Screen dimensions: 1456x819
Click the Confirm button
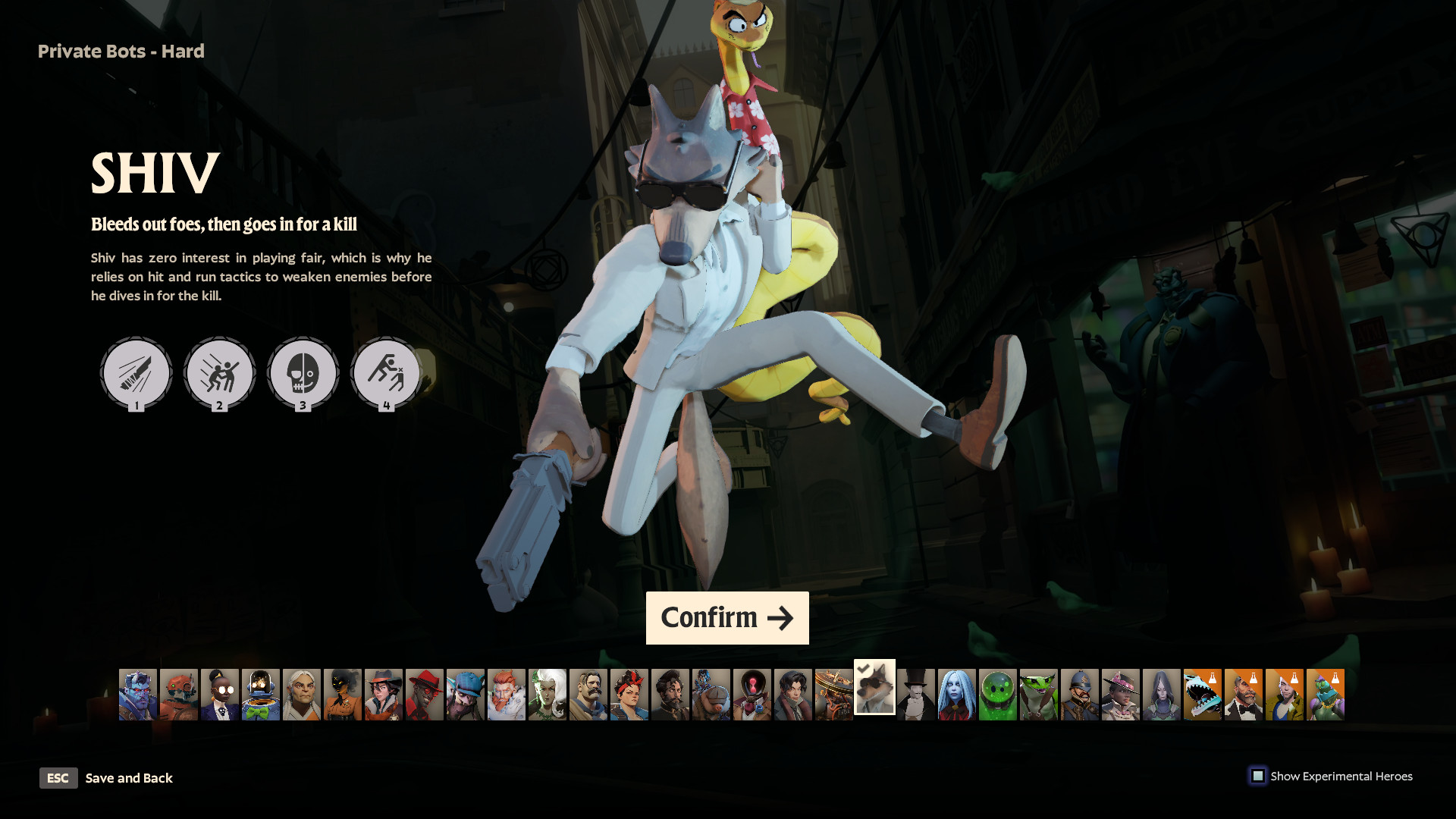(726, 618)
